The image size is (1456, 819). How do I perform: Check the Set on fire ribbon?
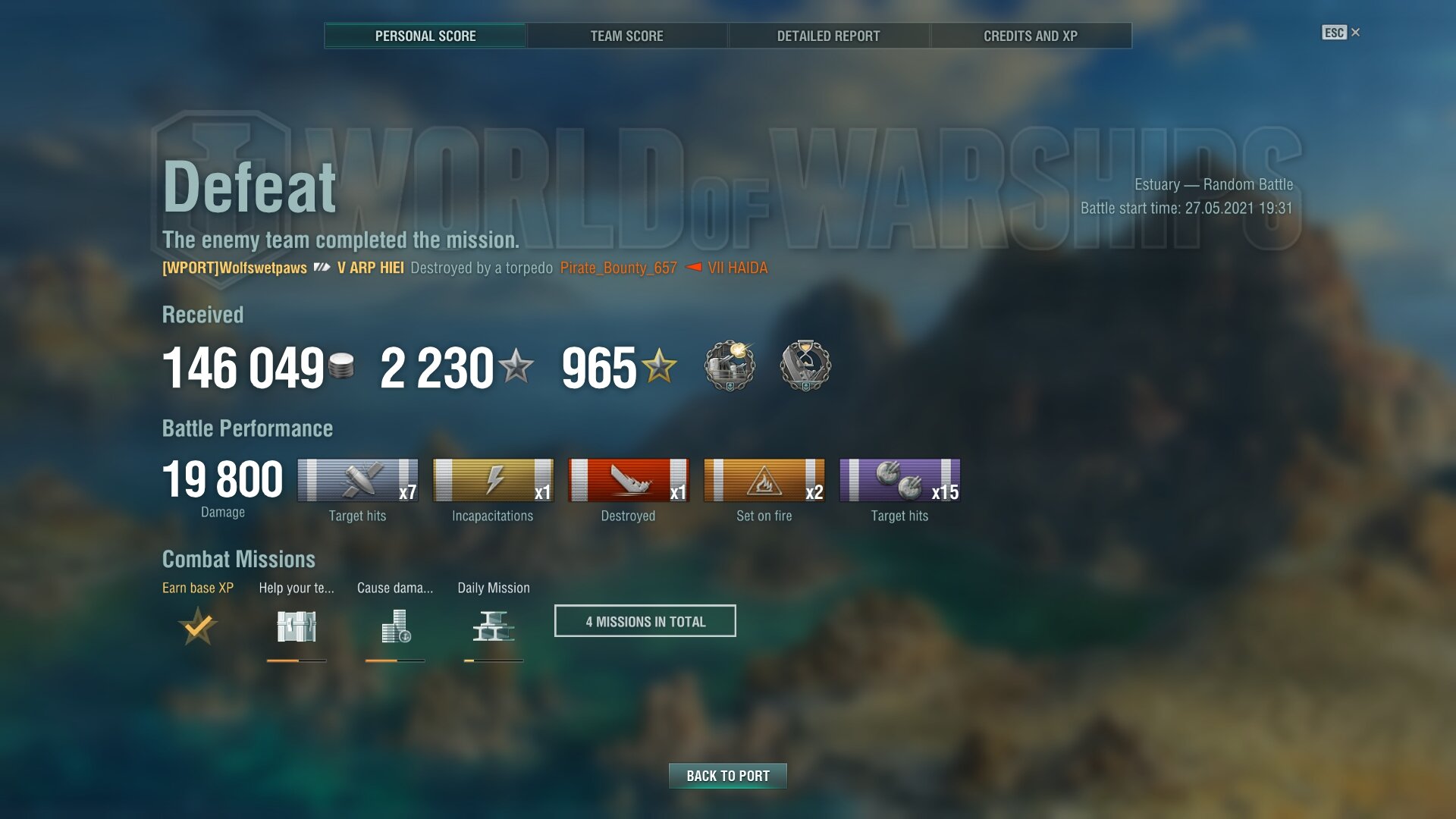point(764,480)
